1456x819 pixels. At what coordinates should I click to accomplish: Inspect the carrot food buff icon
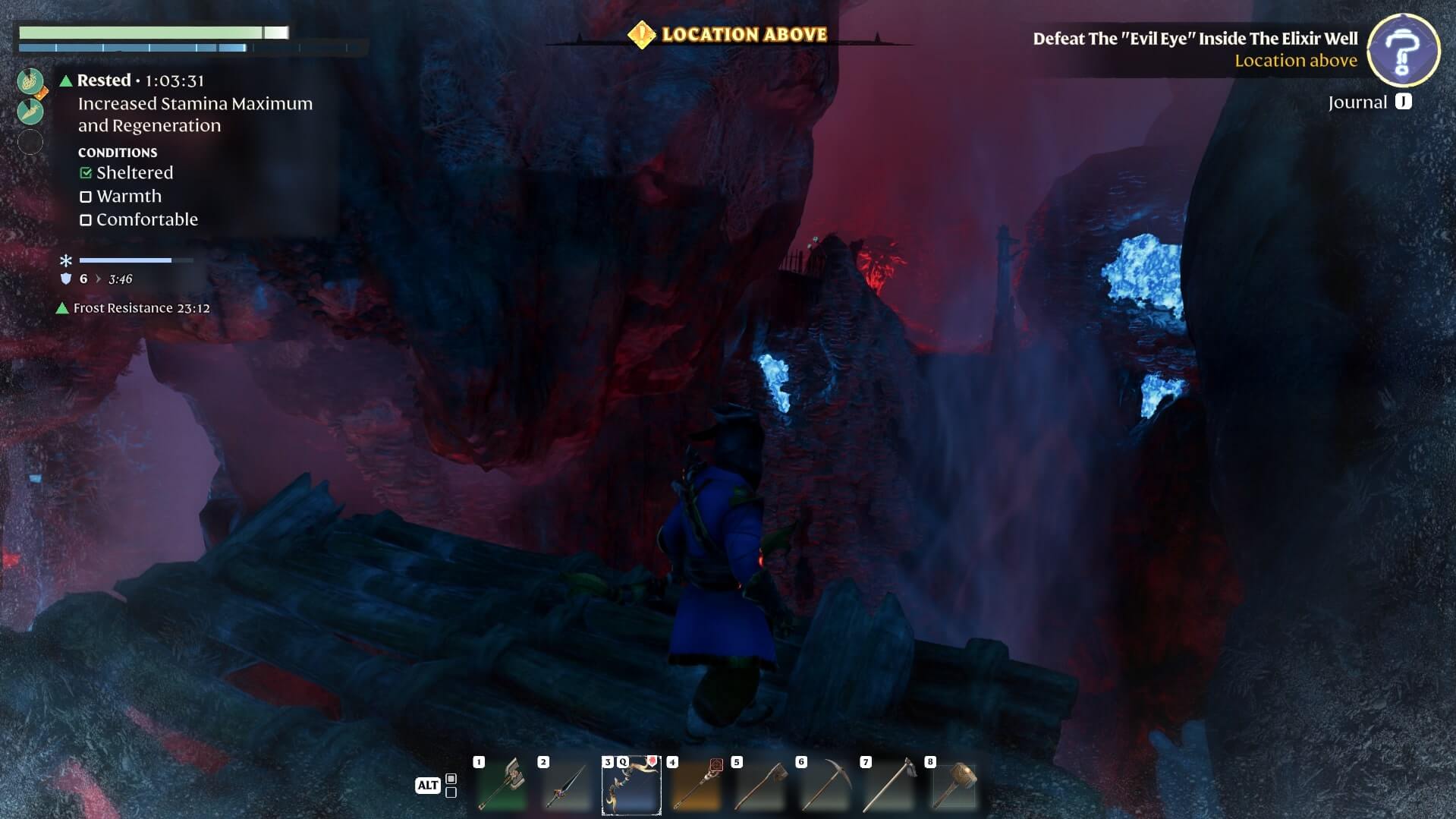point(30,112)
